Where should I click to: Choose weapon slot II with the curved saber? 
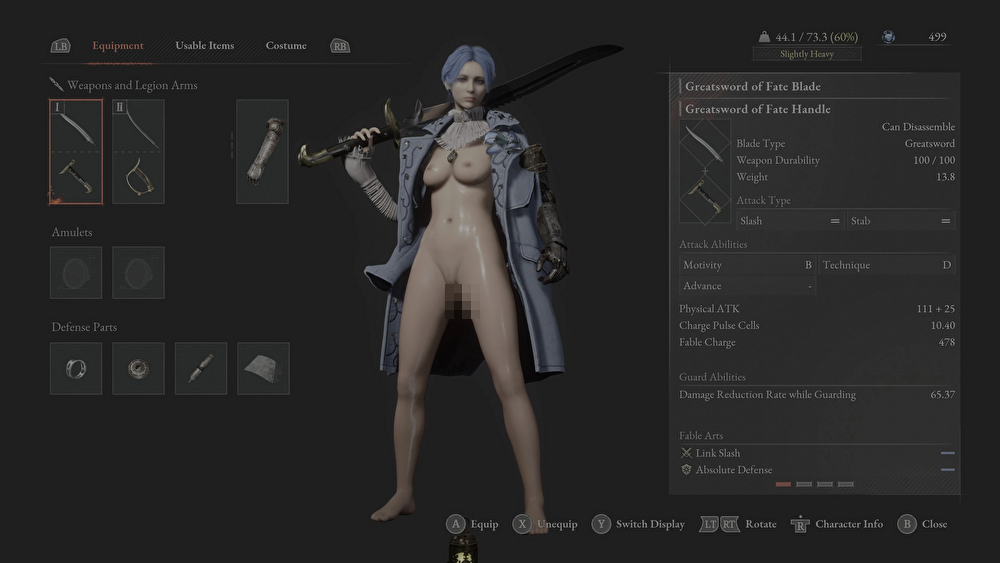pyautogui.click(x=138, y=151)
